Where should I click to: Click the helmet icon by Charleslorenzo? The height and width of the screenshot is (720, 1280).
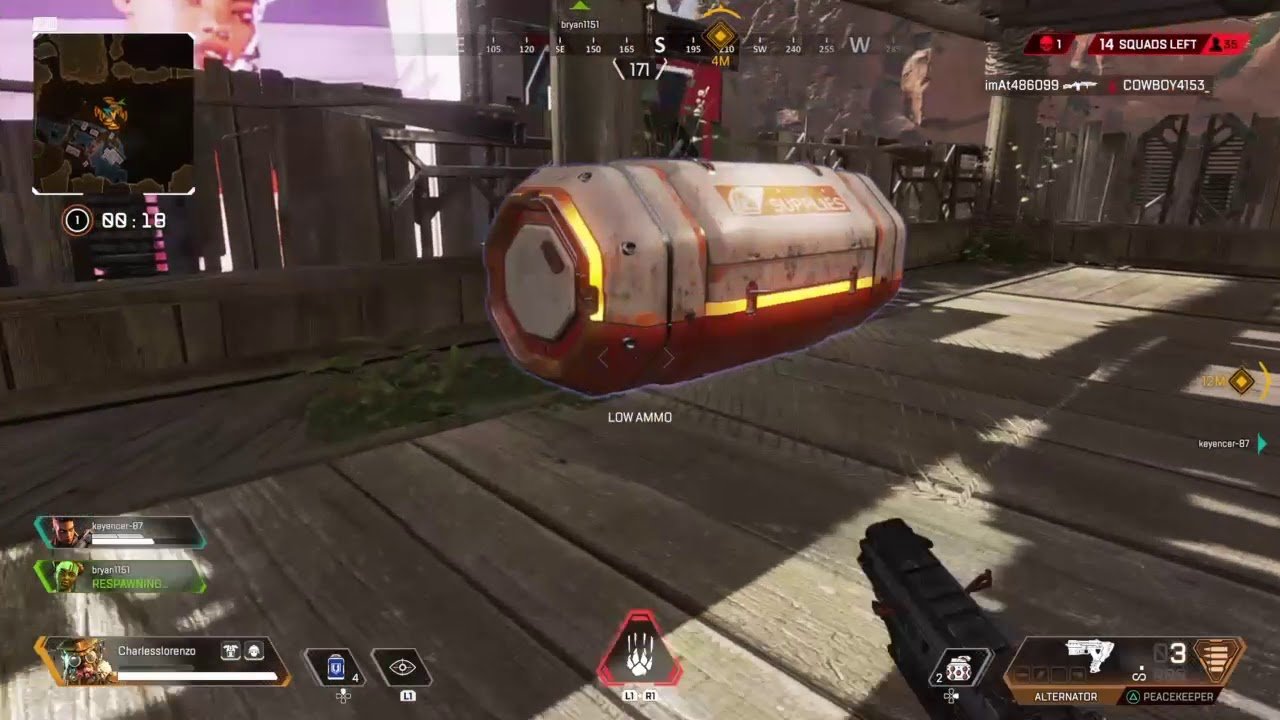click(254, 651)
